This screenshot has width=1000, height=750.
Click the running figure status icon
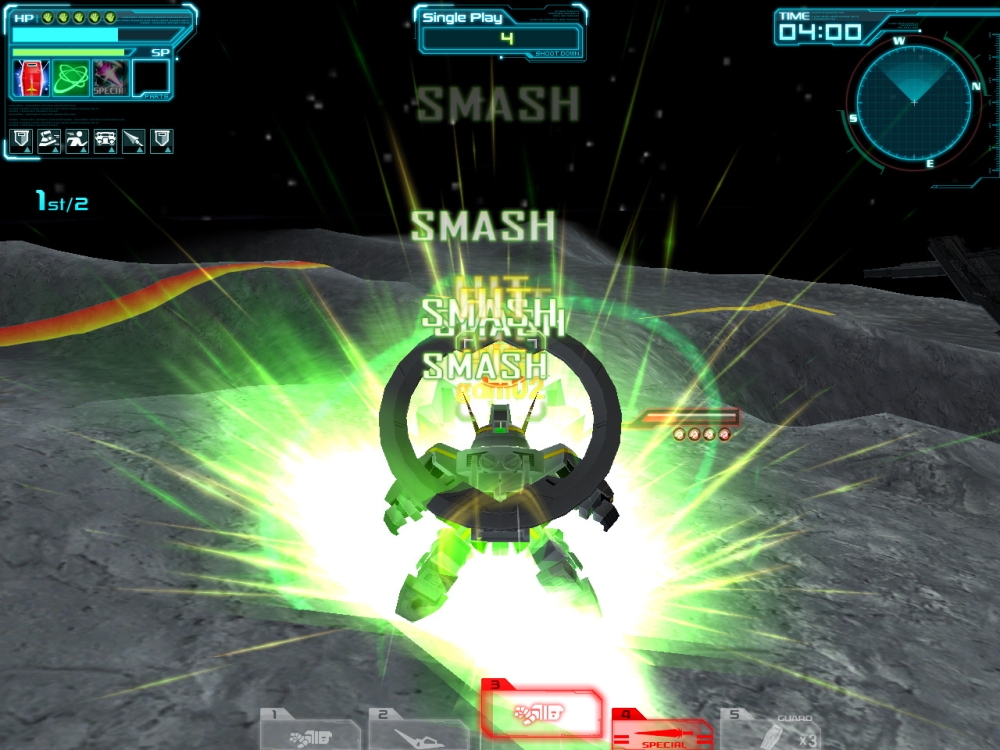[77, 141]
